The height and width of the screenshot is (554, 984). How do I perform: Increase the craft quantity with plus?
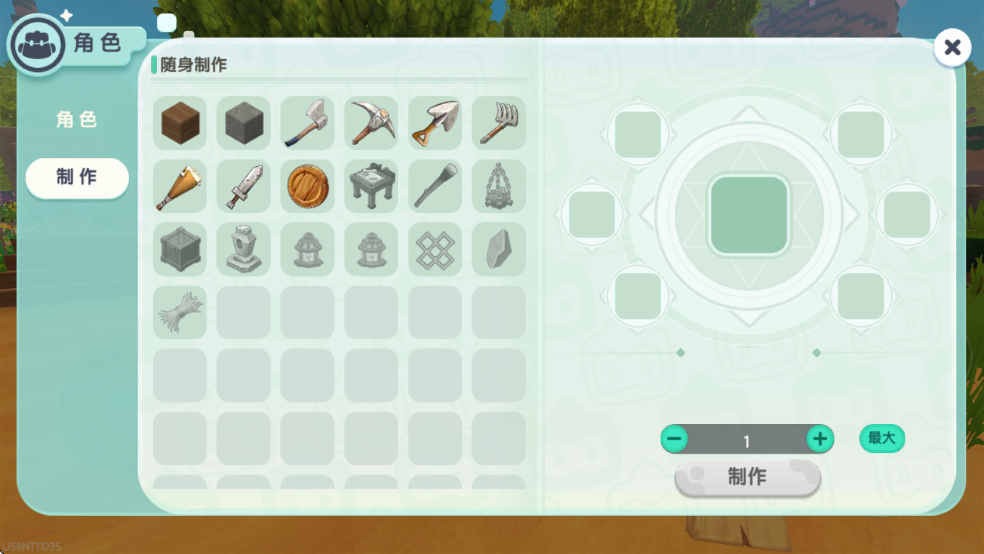tap(820, 439)
